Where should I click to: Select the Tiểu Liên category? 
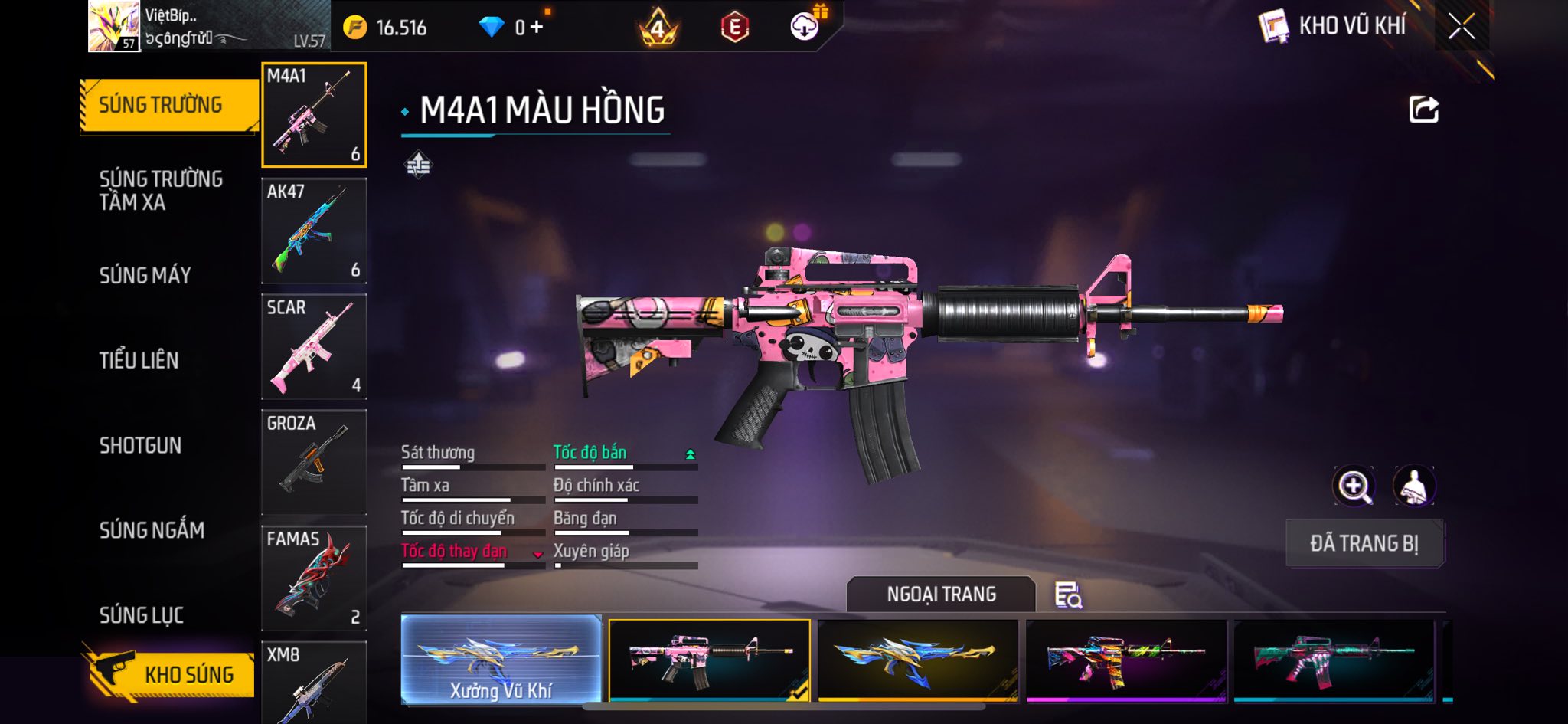coord(139,360)
